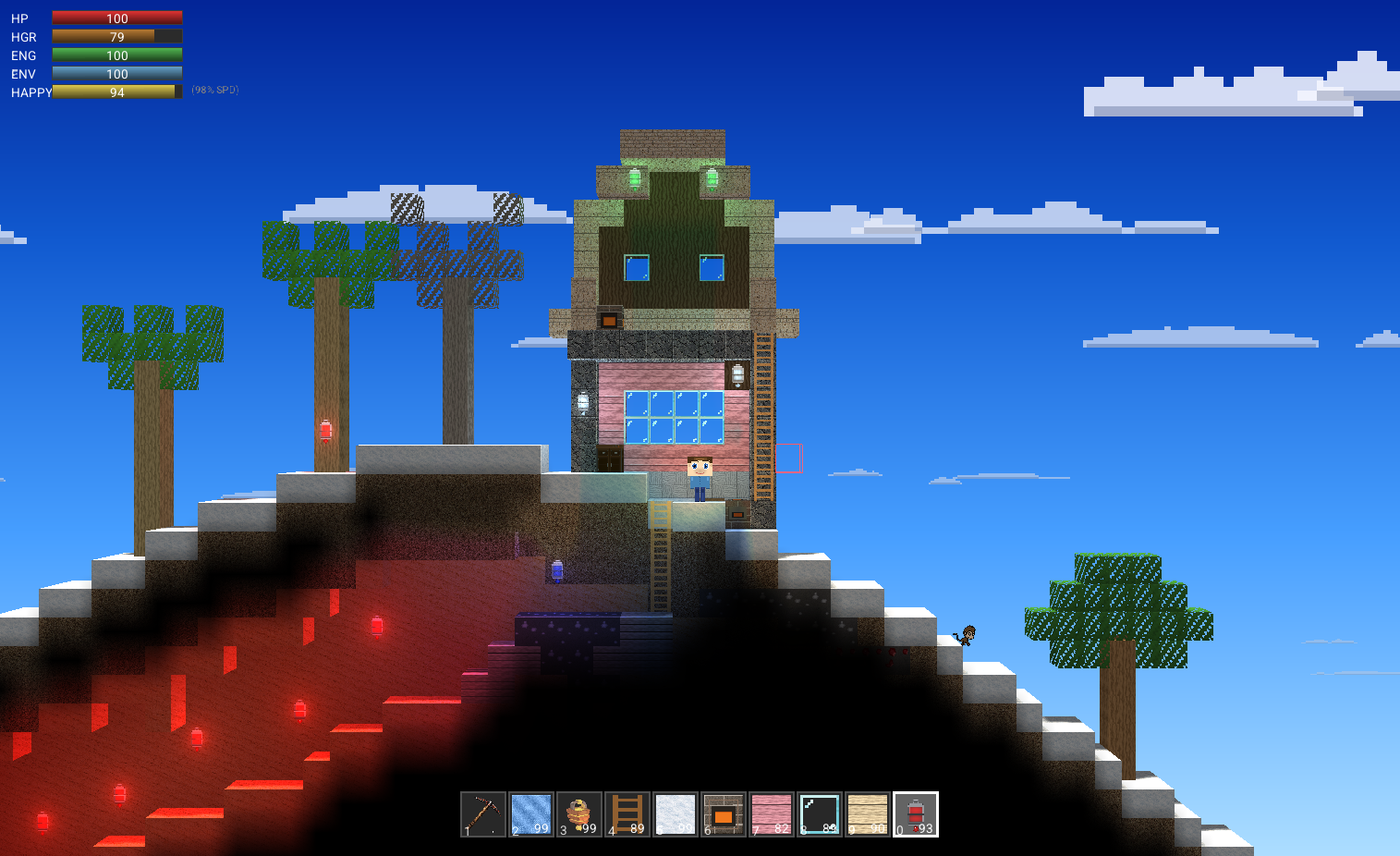
Task: Select the light tan wood plank slot
Action: (868, 814)
